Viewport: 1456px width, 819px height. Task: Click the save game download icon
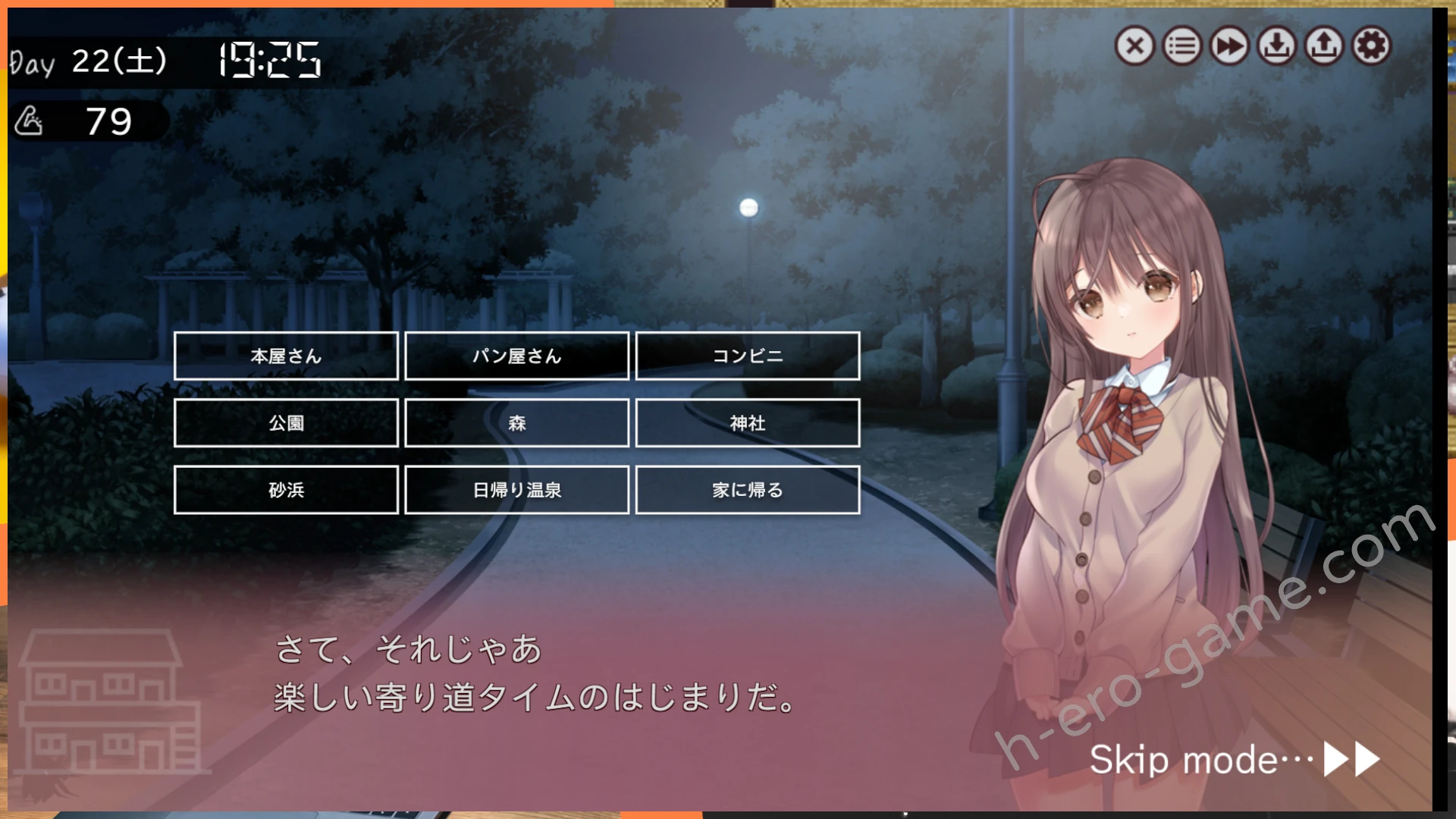(x=1276, y=46)
